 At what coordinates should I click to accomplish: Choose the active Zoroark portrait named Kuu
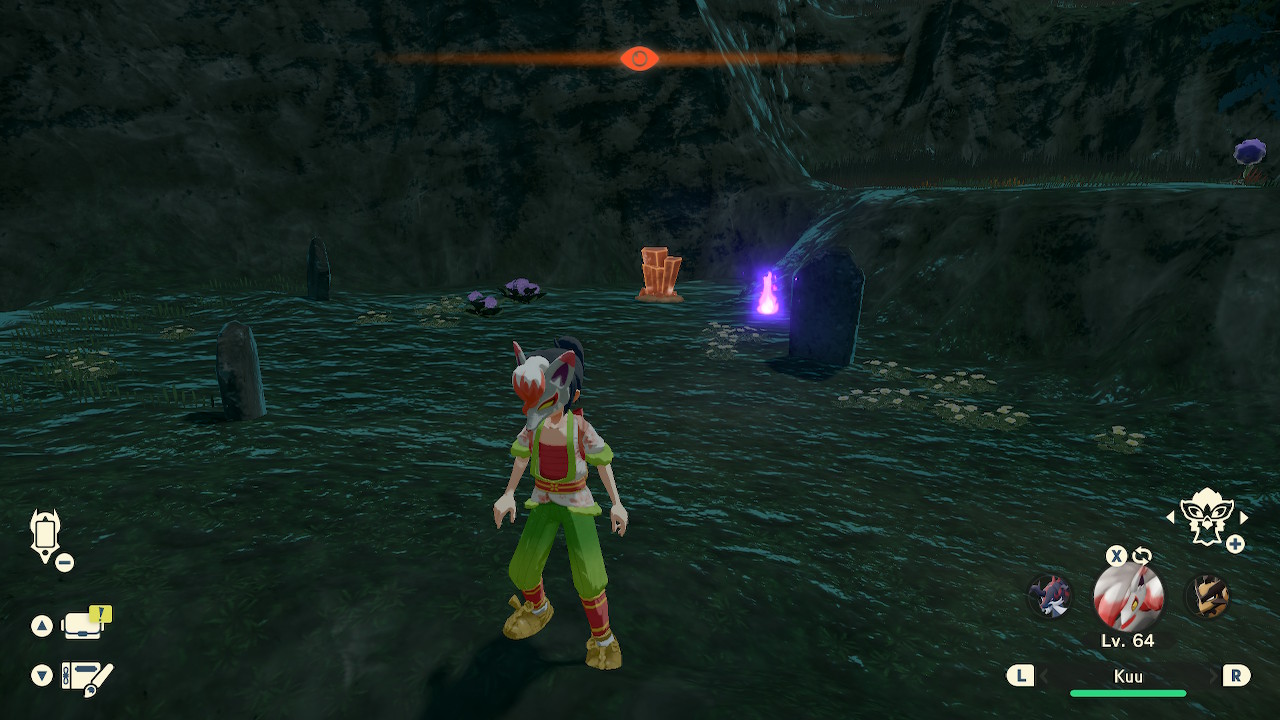click(1128, 596)
